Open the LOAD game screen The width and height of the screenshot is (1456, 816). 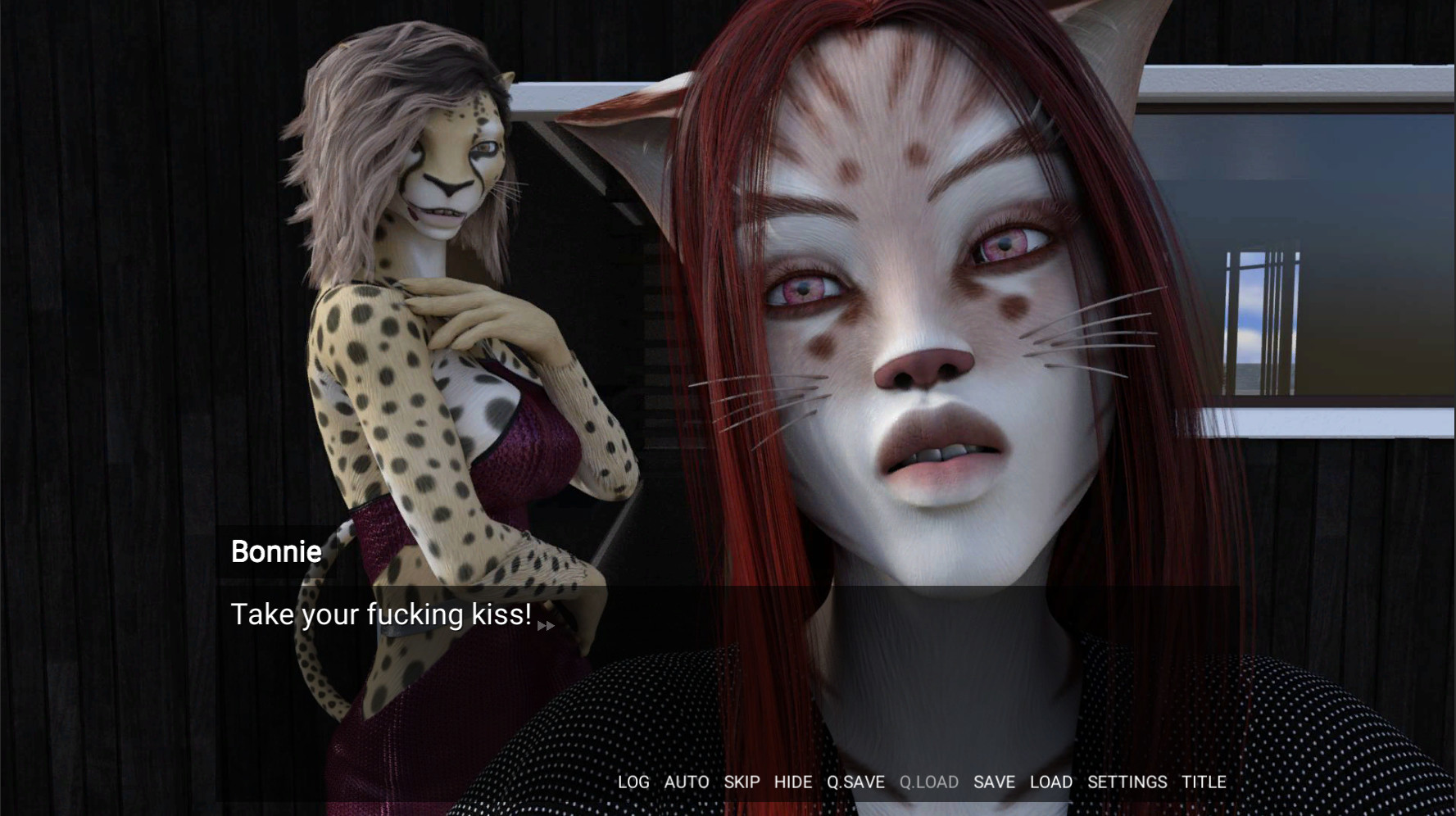pos(1051,782)
